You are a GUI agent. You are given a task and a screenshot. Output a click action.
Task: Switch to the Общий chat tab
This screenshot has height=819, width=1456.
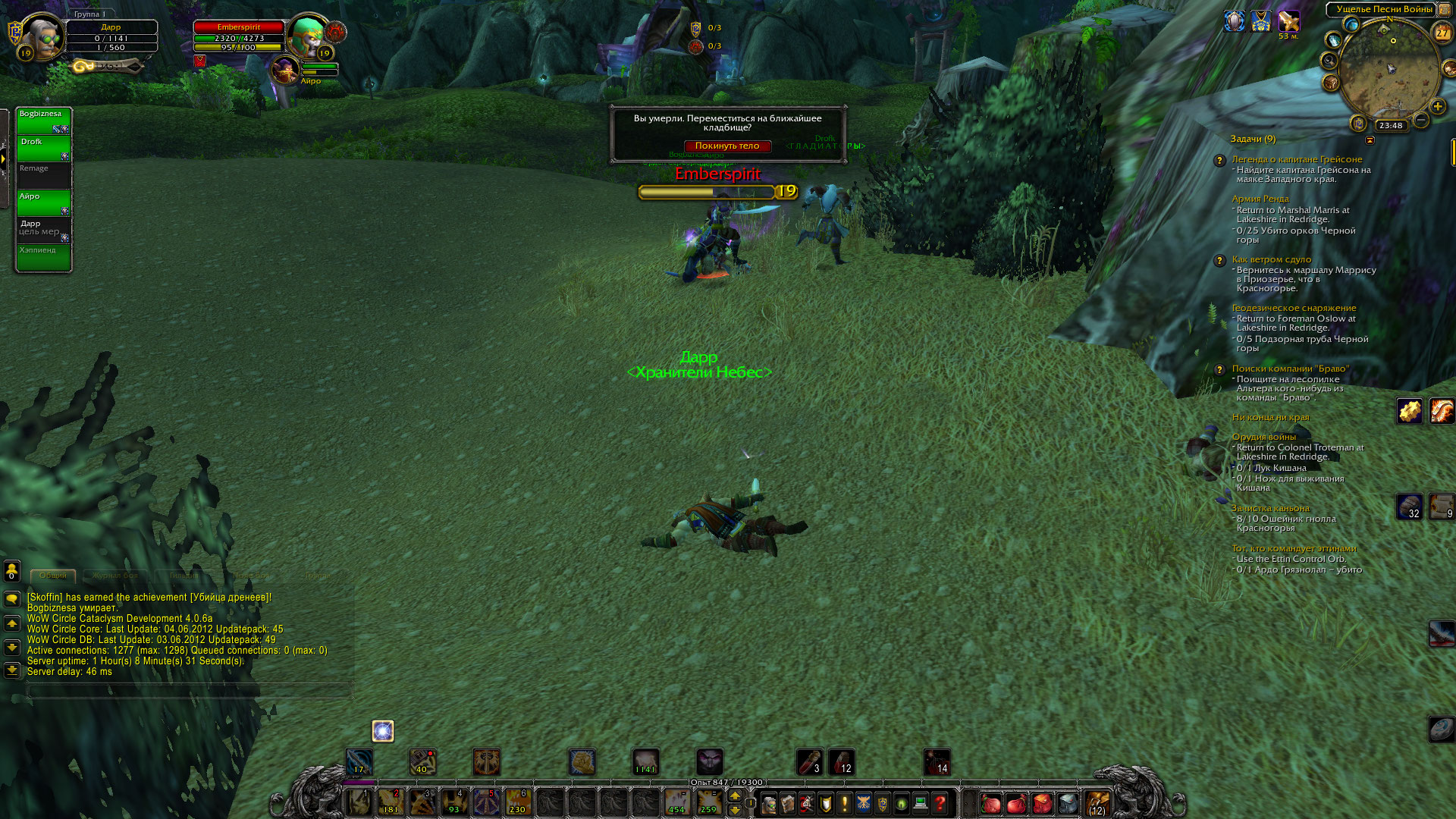[53, 576]
